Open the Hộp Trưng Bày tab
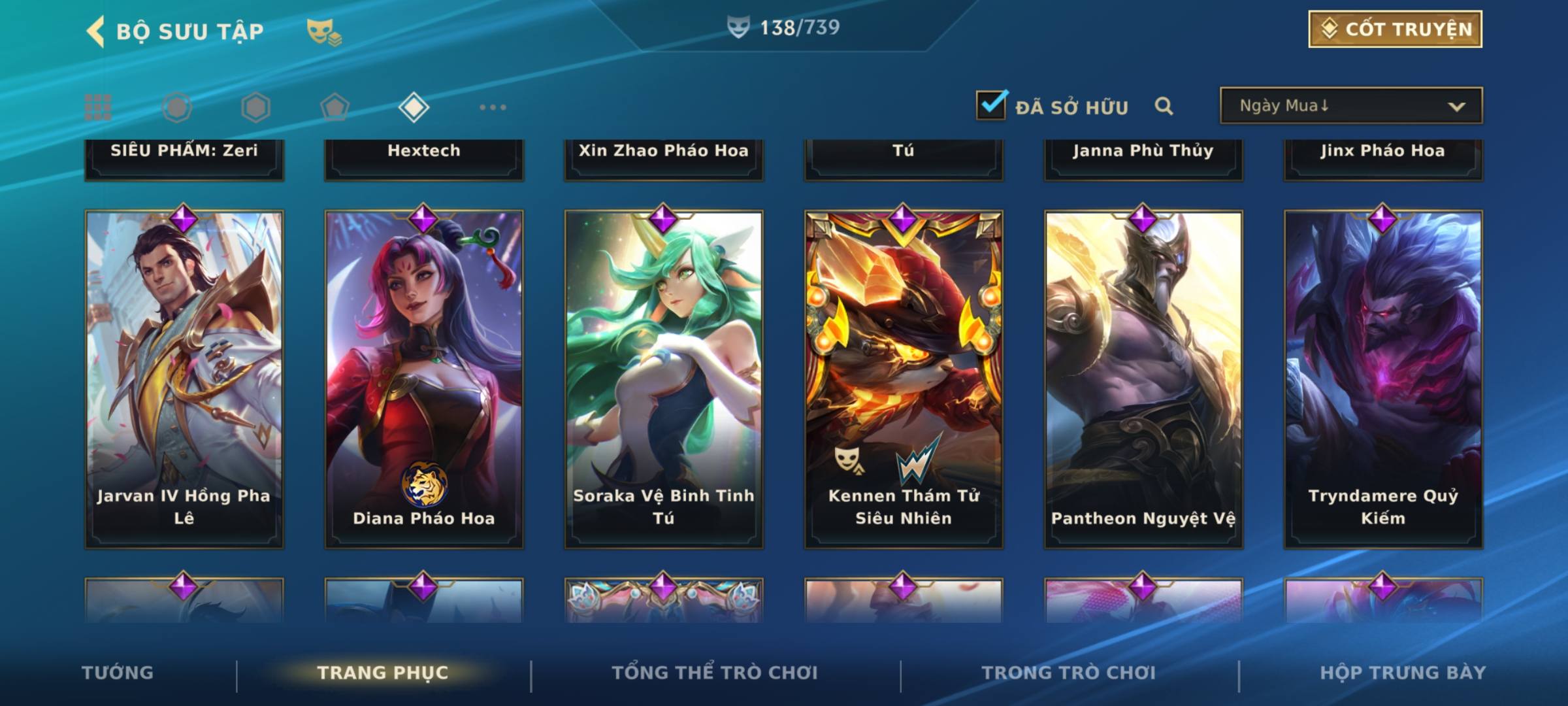 pyautogui.click(x=1403, y=673)
